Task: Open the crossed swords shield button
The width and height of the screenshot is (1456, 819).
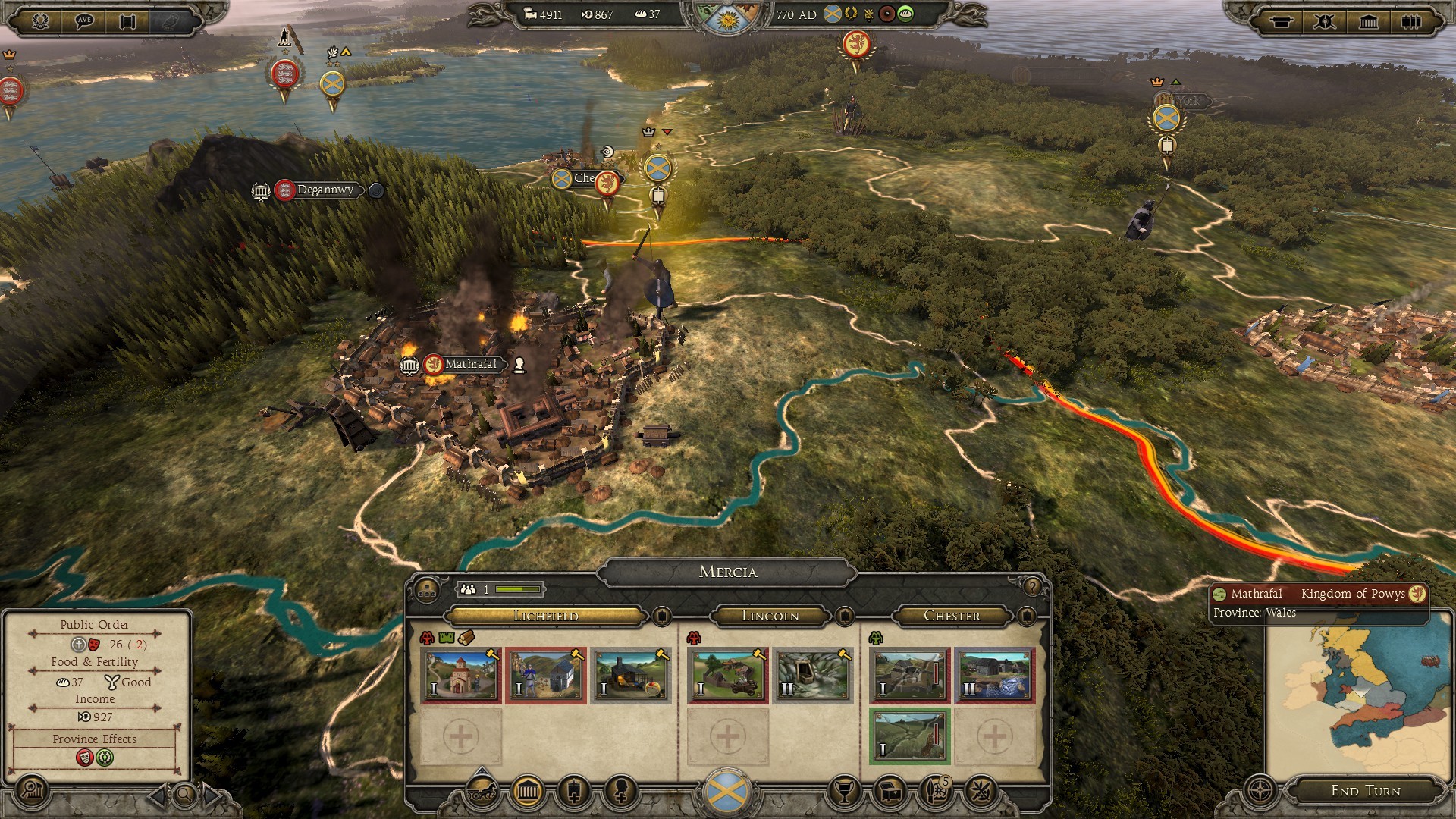Action: point(1325,21)
